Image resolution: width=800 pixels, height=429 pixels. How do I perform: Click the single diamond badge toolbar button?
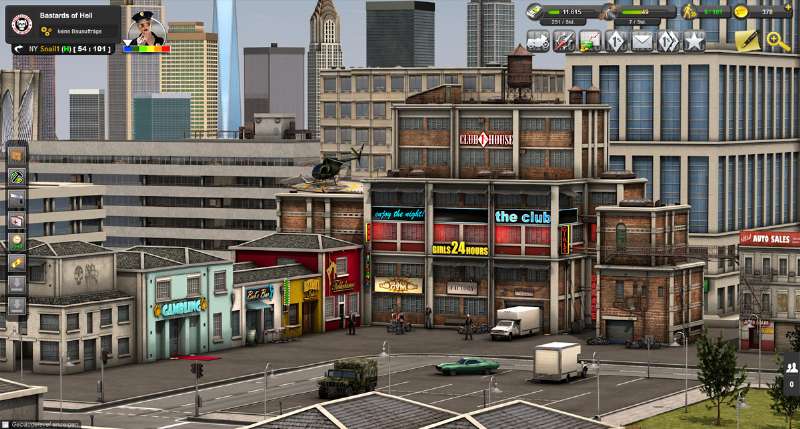coord(616,41)
